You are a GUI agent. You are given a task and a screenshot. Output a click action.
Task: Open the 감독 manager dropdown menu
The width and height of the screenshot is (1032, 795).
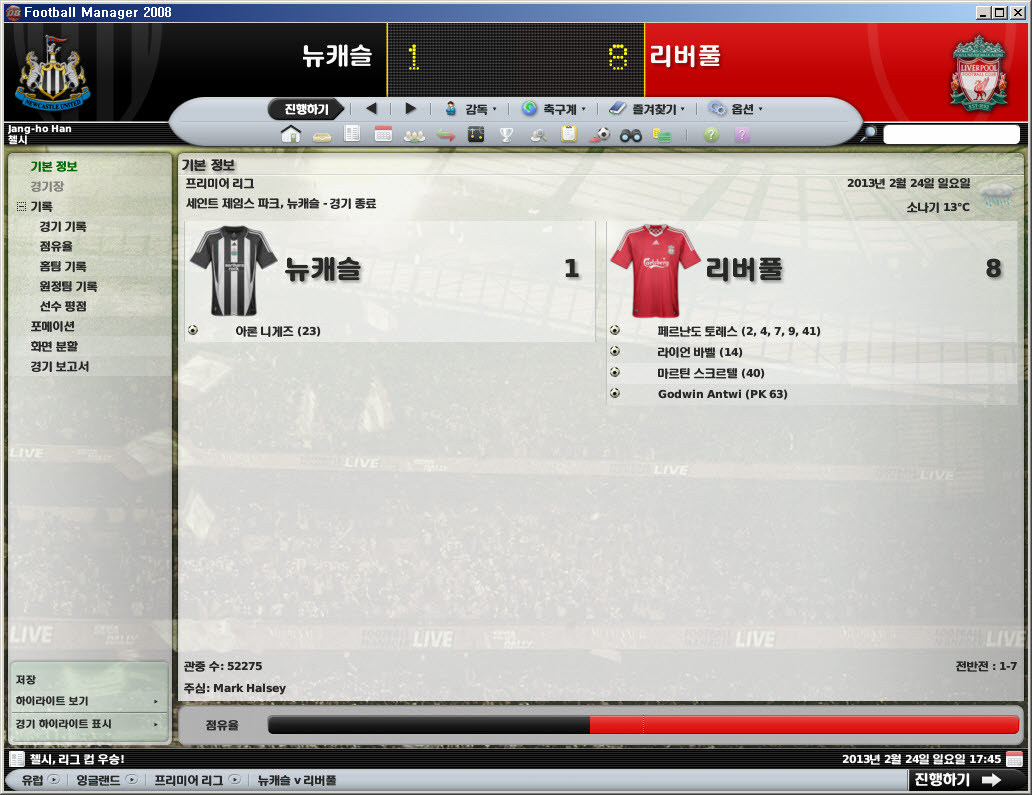pos(470,109)
